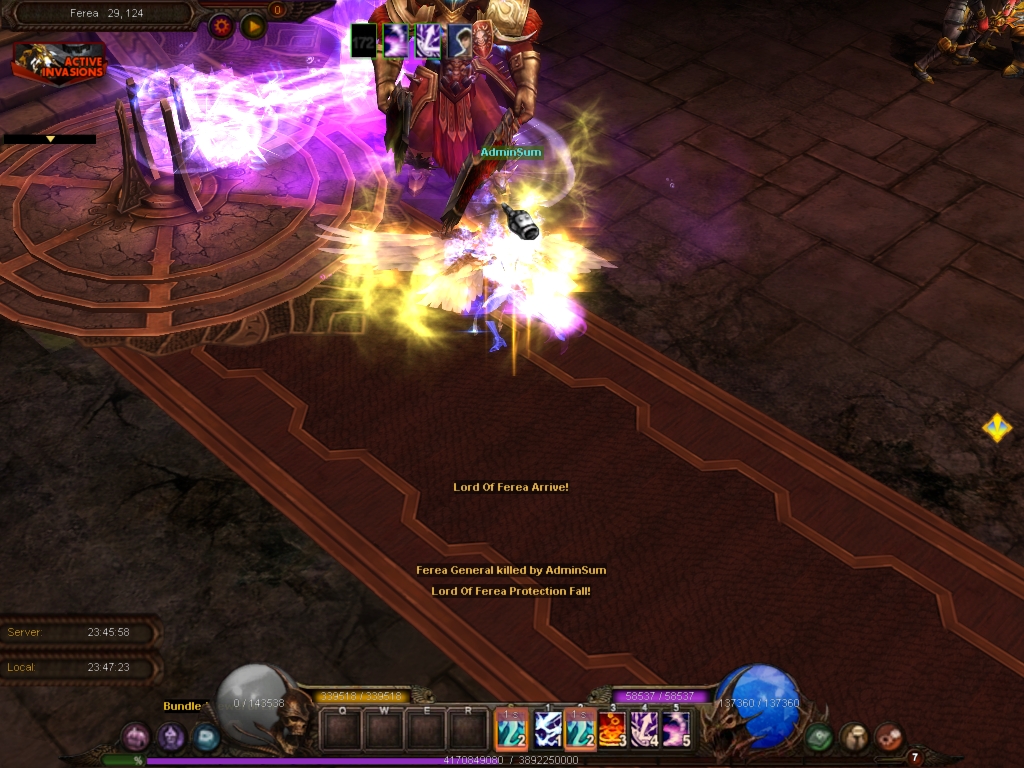The width and height of the screenshot is (1024, 768).
Task: Select the empty E item slot
Action: tap(426, 730)
